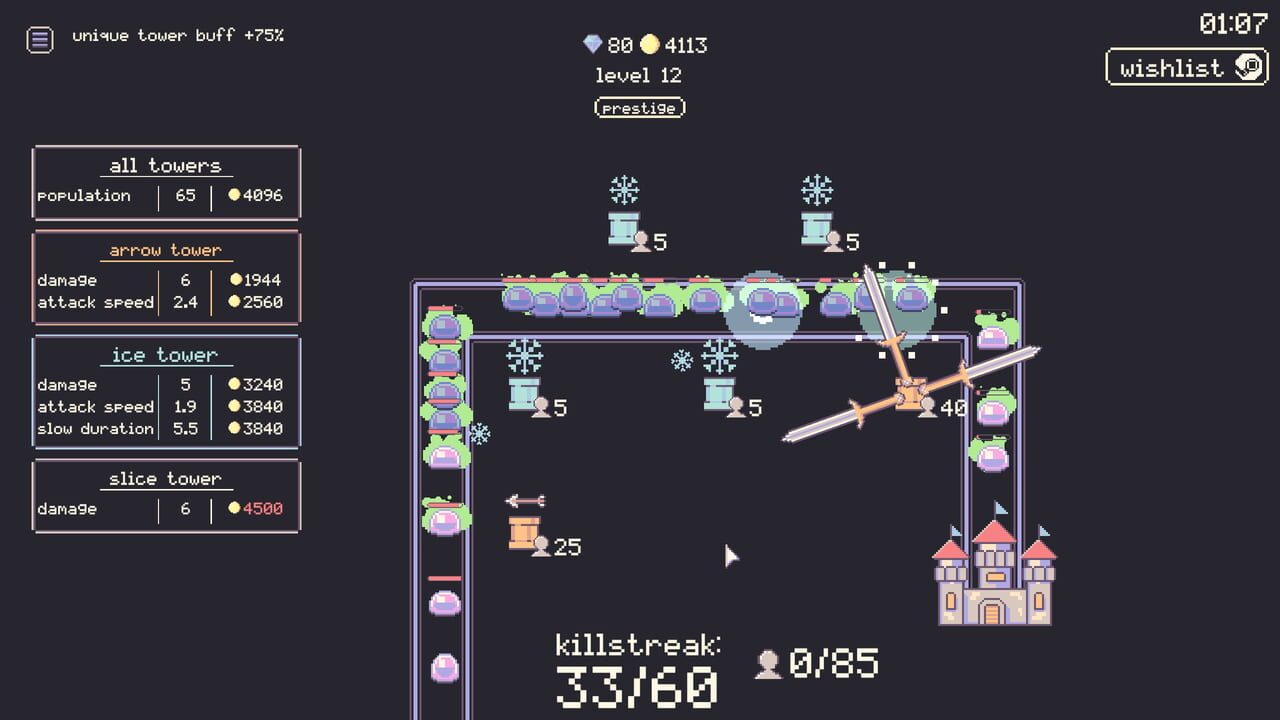Image resolution: width=1280 pixels, height=720 pixels.
Task: Select the ice tower panel header
Action: pos(166,354)
